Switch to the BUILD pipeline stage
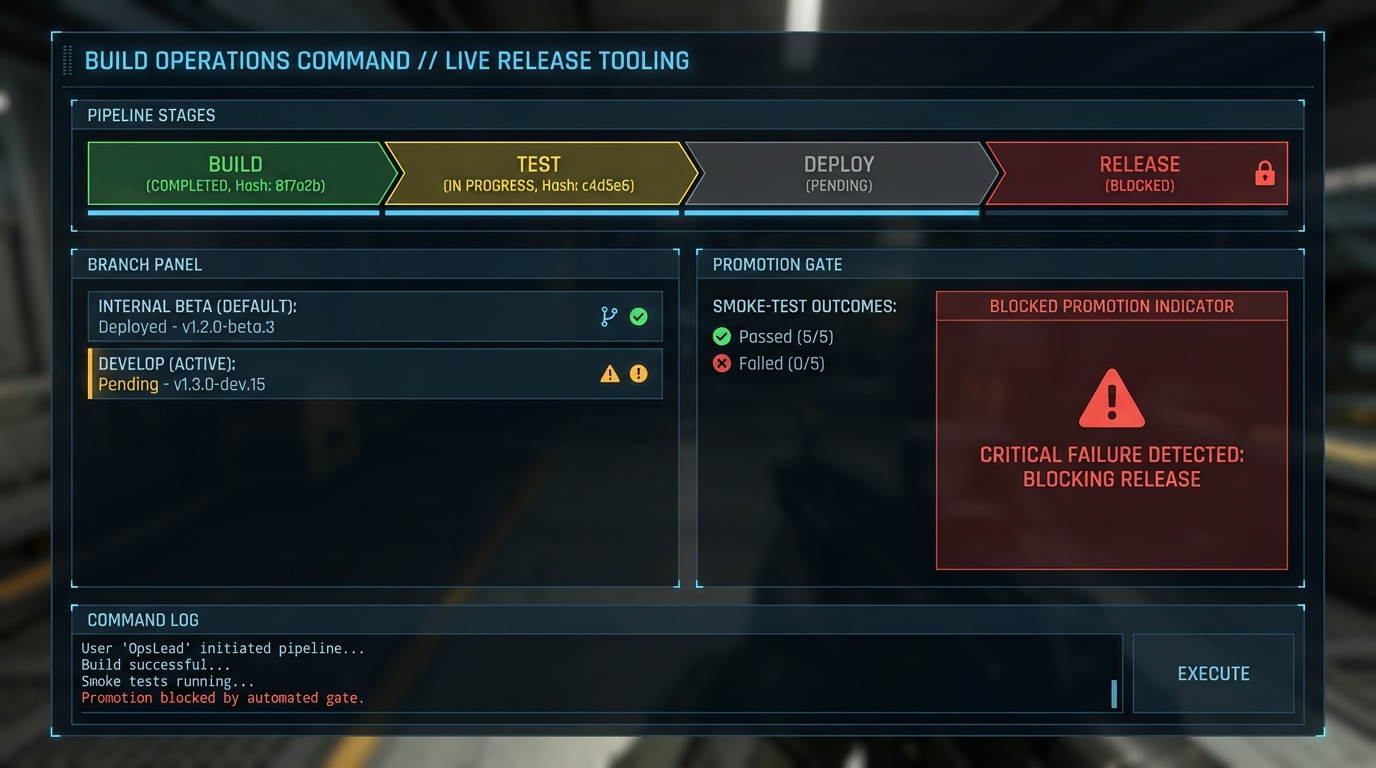Viewport: 1376px width, 768px height. coord(235,172)
